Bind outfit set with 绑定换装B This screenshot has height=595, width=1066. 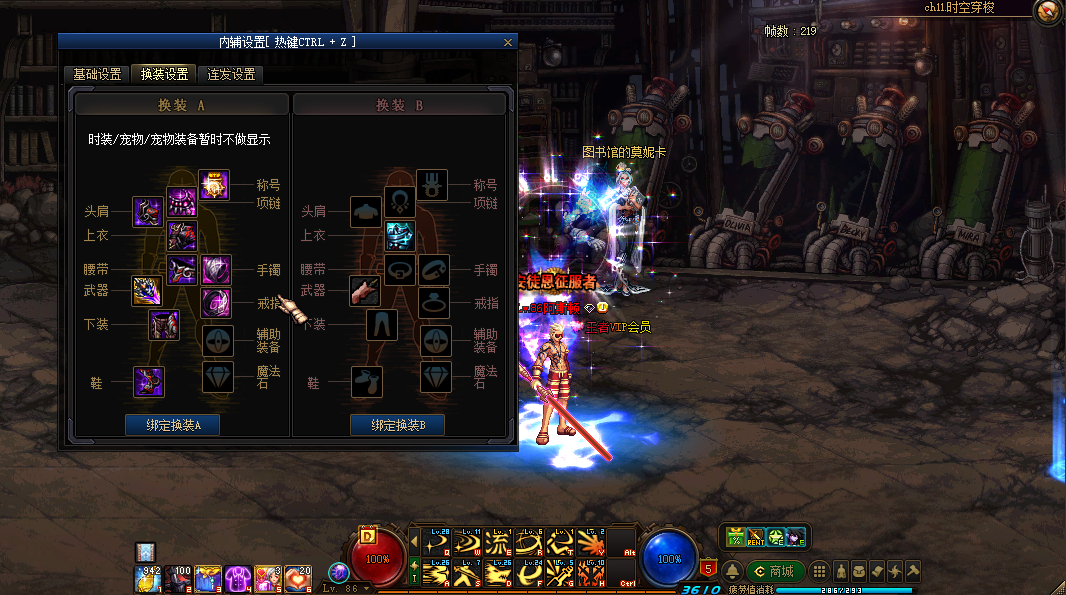click(397, 424)
